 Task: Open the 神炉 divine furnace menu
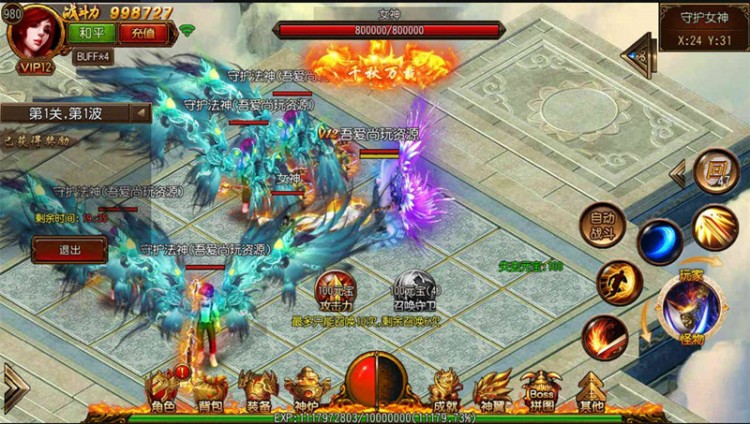pyautogui.click(x=305, y=392)
